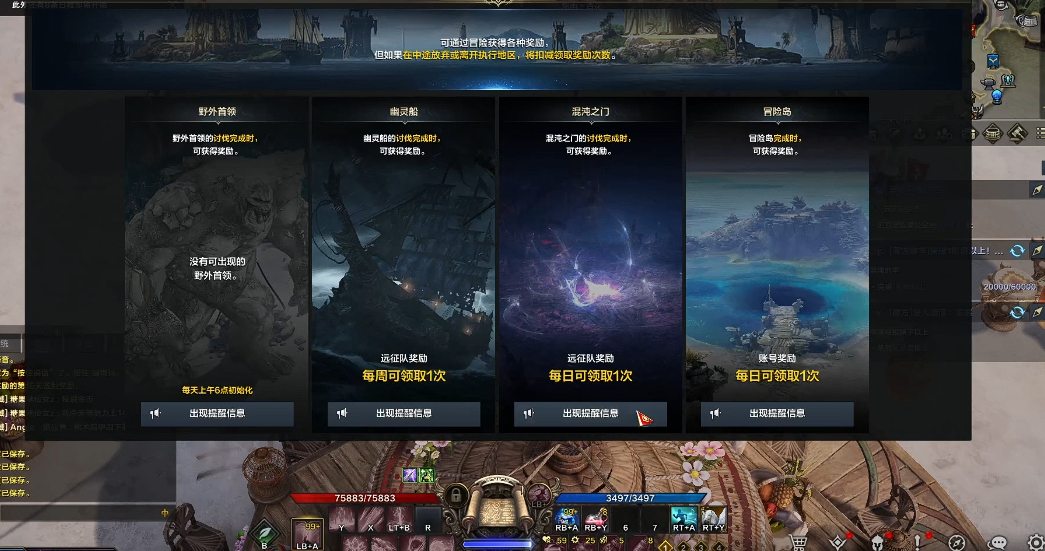Select the gavel icon below the minimap
The width and height of the screenshot is (1045, 551).
1018,133
